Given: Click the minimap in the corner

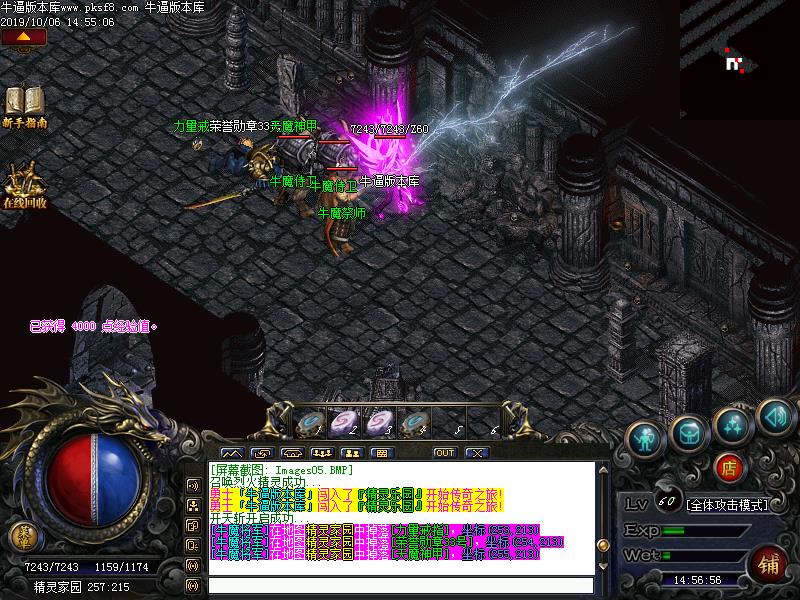Looking at the screenshot, I should (739, 60).
